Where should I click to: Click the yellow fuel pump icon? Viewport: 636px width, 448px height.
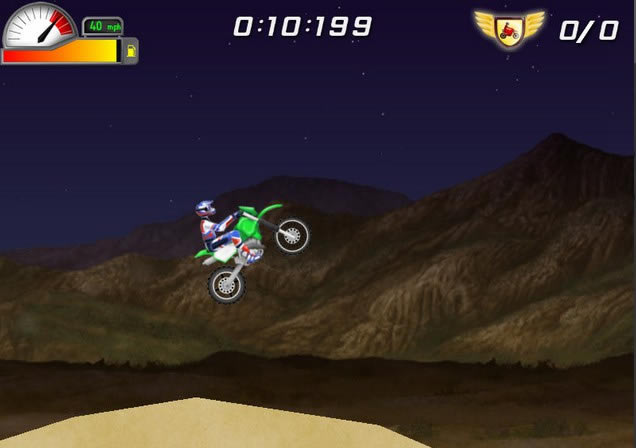pyautogui.click(x=130, y=50)
